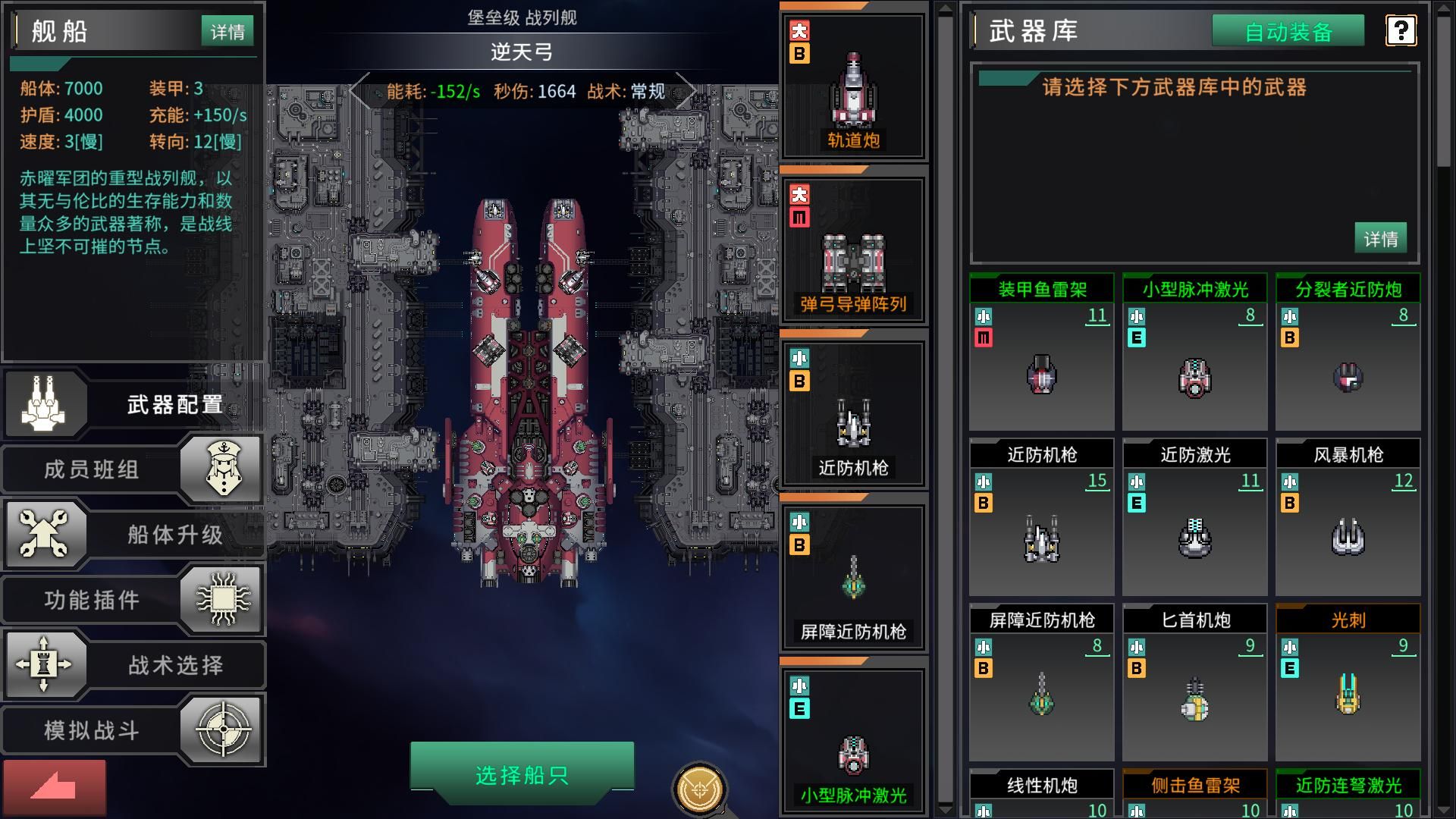Click the red back arrow button
This screenshot has height=819, width=1456.
click(x=54, y=788)
